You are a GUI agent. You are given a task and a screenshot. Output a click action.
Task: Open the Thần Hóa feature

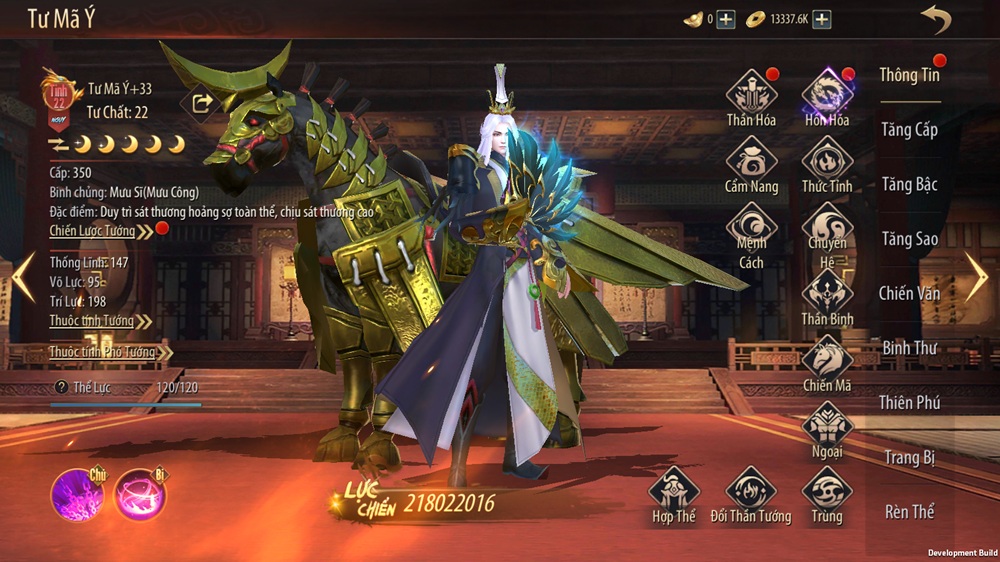(752, 94)
